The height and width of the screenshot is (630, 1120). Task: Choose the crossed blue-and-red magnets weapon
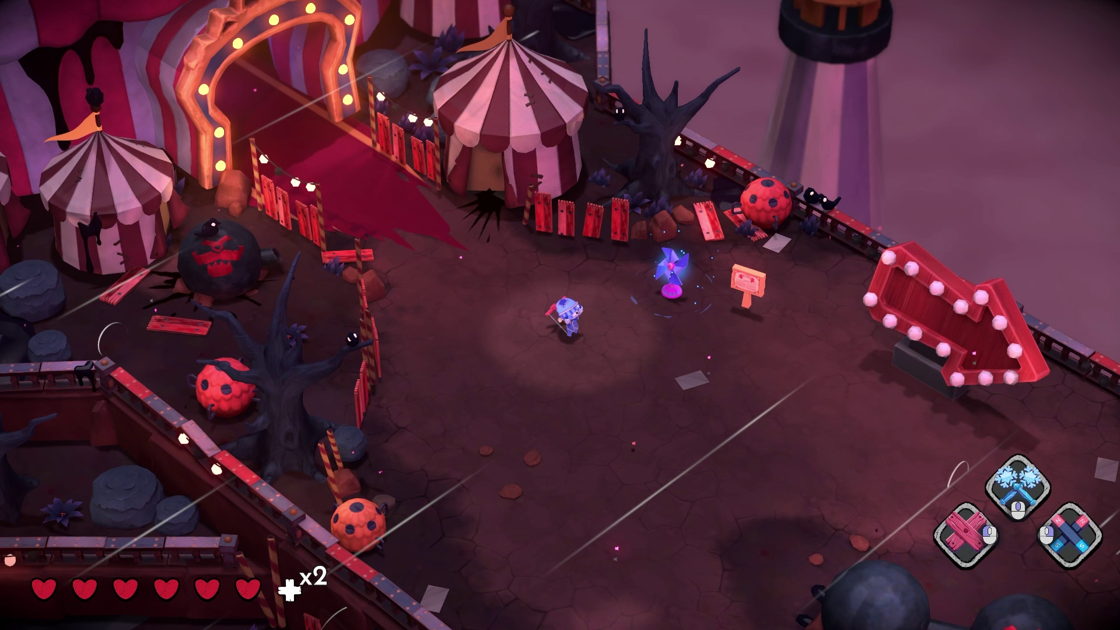click(1069, 534)
